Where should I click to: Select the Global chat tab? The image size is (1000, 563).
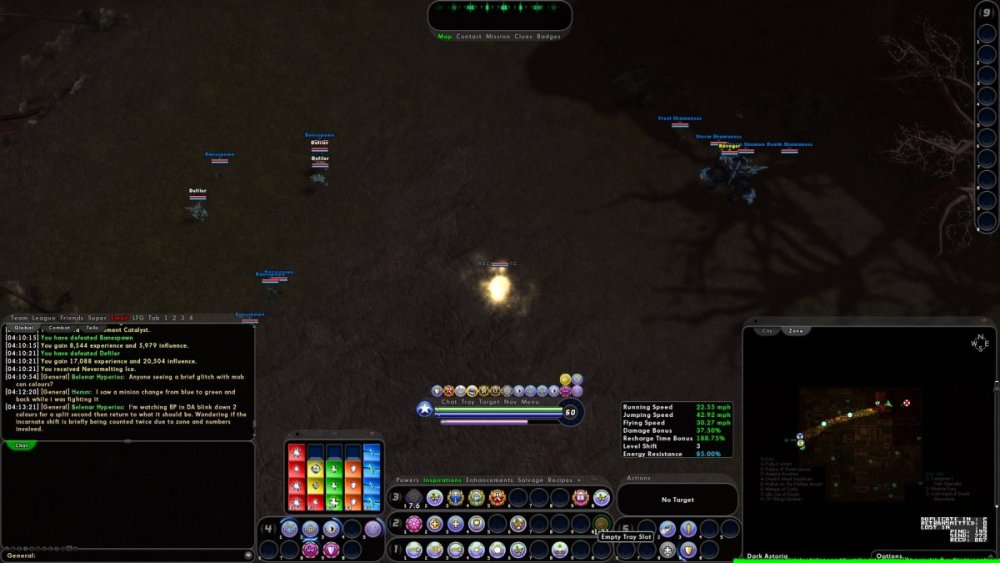pyautogui.click(x=24, y=327)
